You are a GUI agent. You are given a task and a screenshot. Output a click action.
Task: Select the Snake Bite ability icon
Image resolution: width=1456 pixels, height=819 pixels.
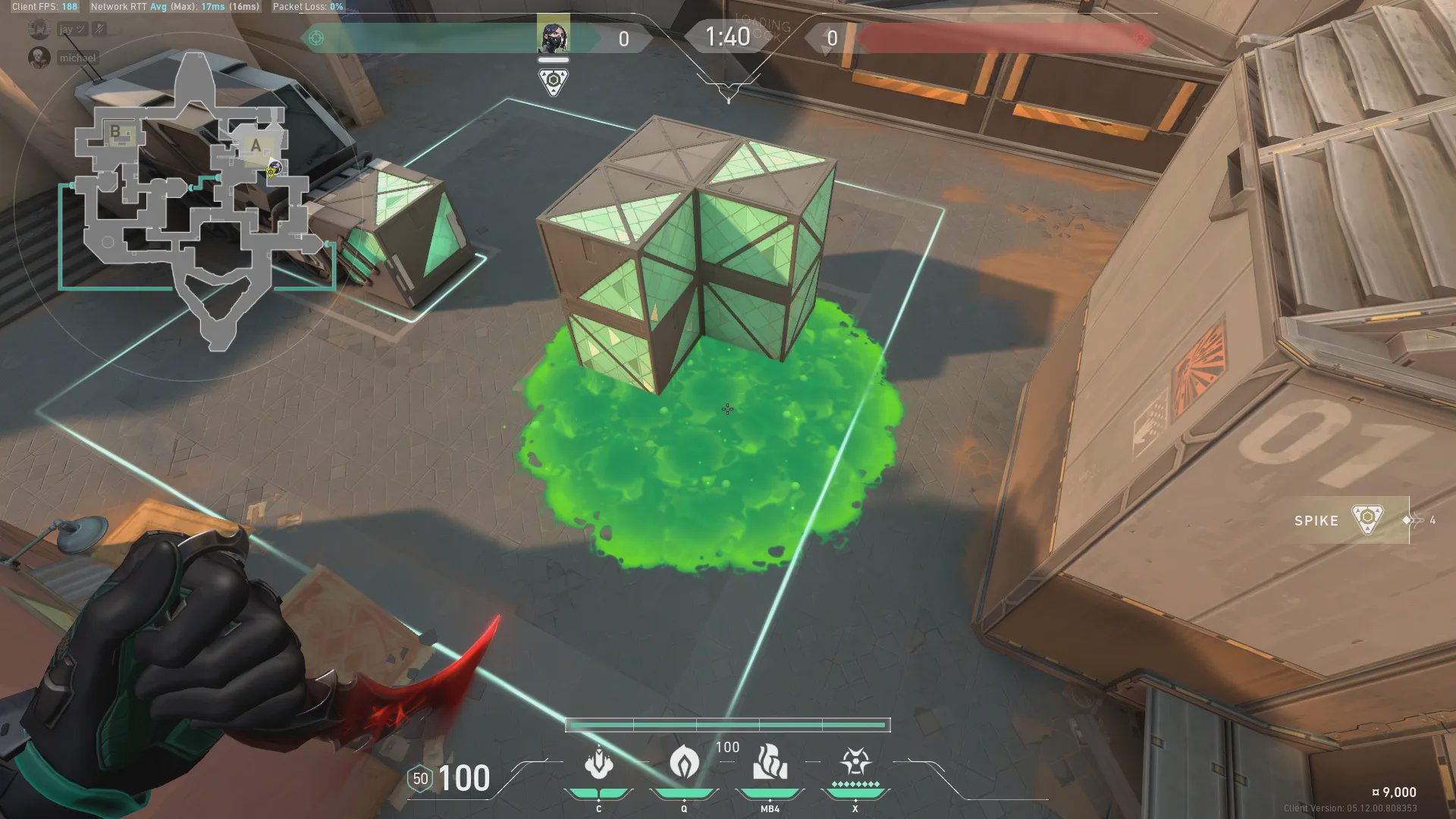click(598, 763)
